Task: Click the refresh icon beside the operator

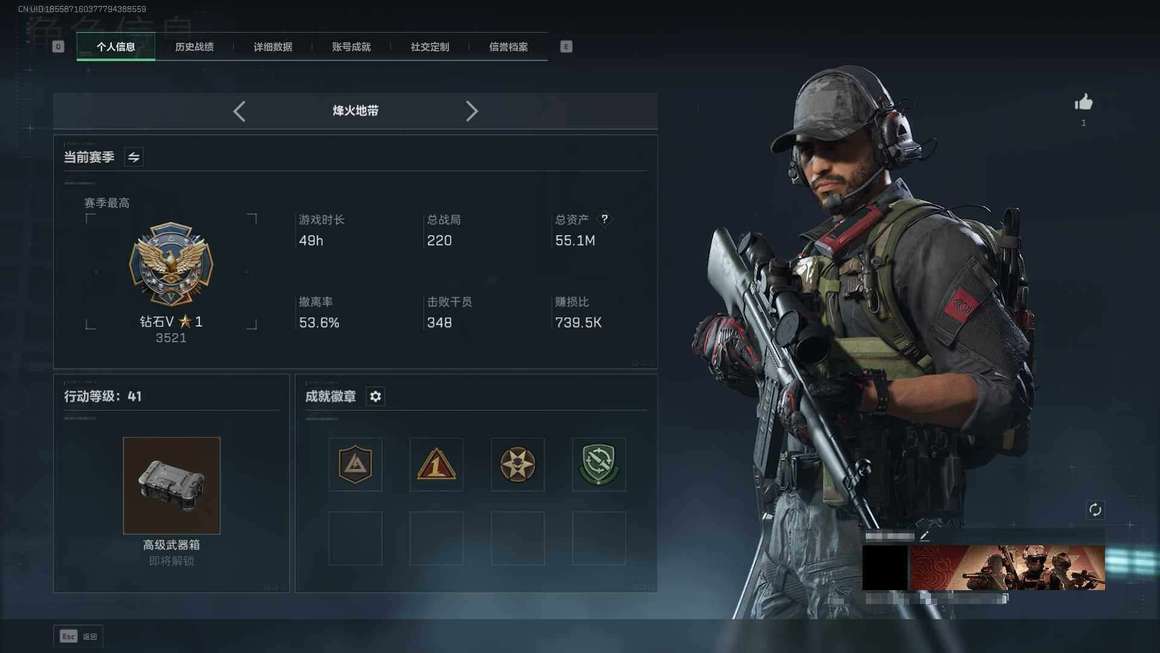Action: [x=1095, y=510]
